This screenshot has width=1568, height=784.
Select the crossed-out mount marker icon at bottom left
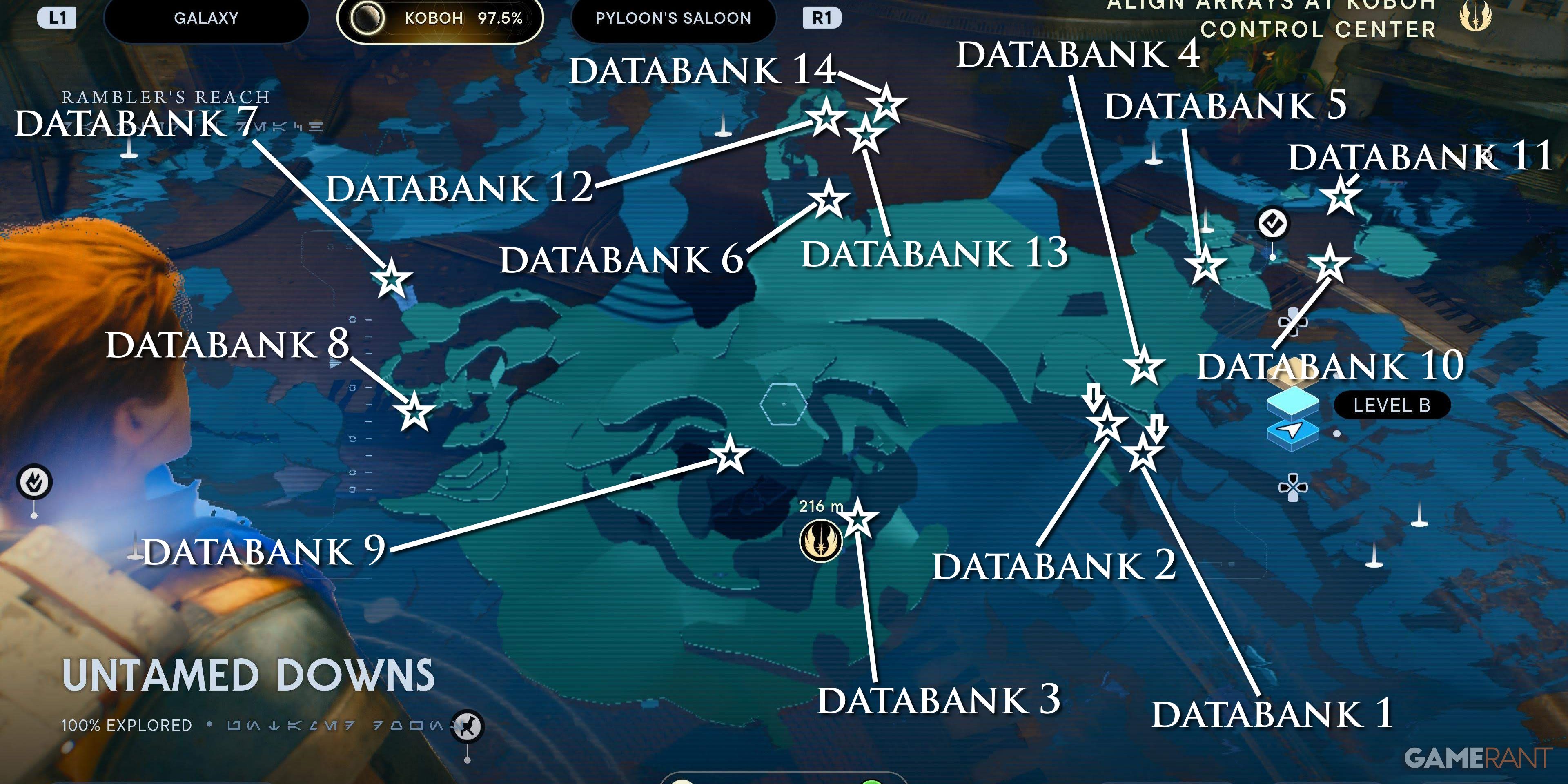[468, 726]
